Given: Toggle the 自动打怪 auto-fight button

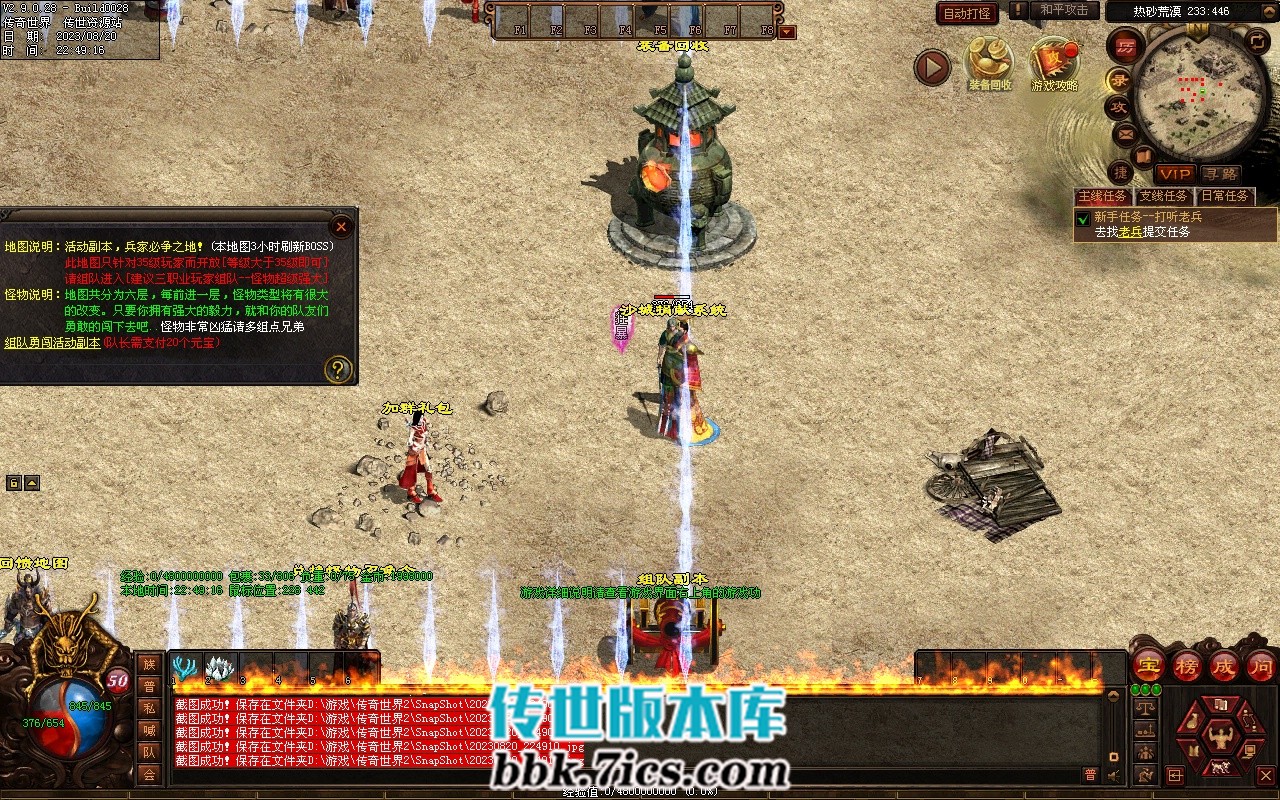Looking at the screenshot, I should 967,13.
